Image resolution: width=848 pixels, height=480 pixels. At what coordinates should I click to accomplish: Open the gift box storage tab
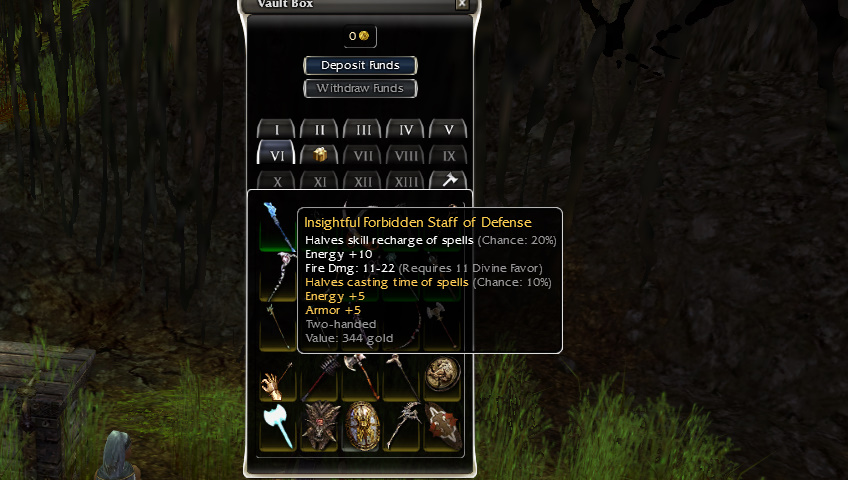tap(320, 155)
